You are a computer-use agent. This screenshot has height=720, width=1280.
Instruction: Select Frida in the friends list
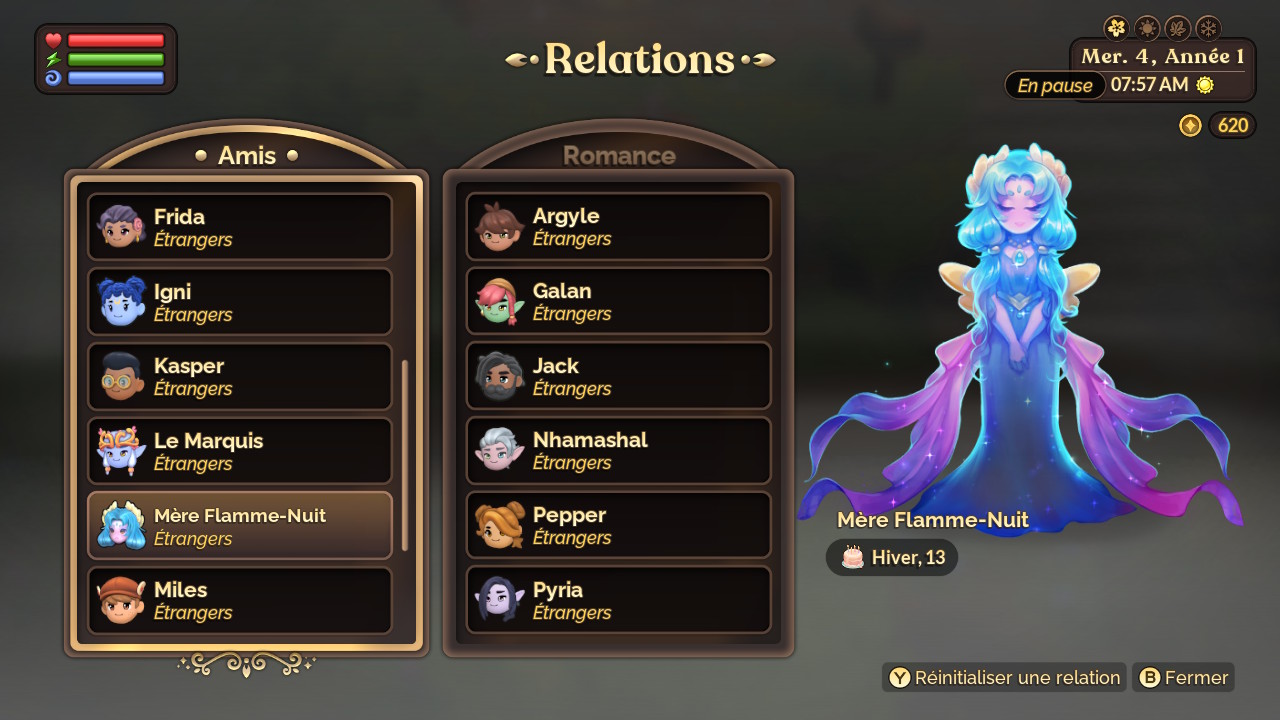240,227
